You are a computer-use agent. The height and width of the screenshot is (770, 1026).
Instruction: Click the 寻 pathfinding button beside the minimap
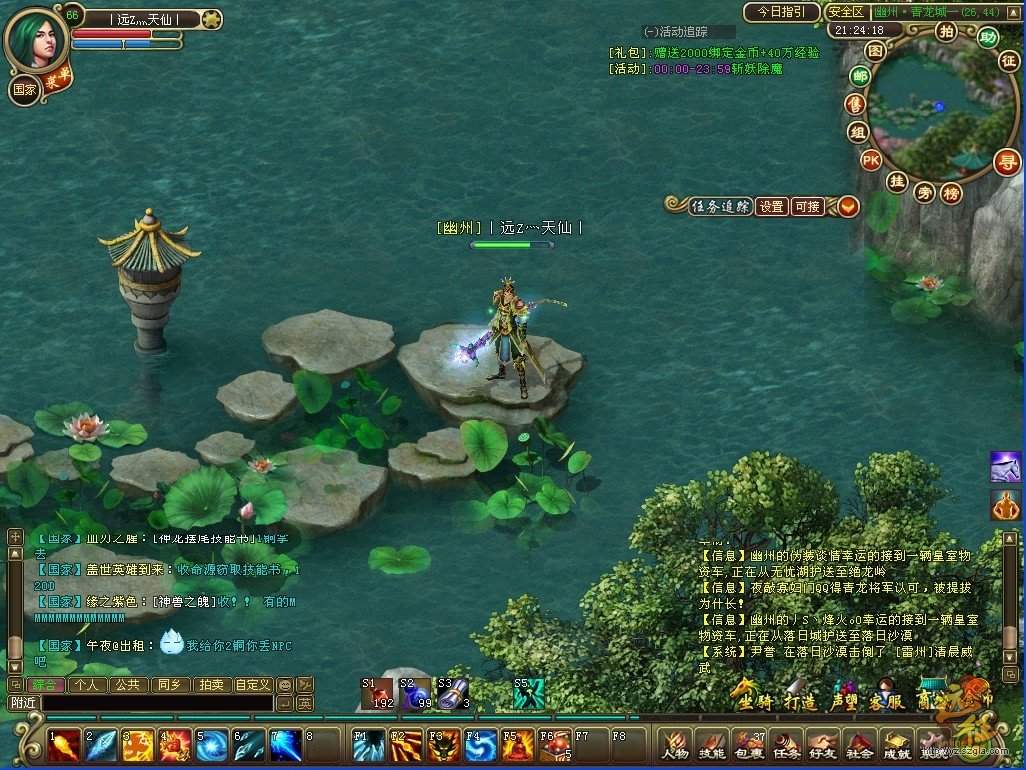pos(1006,162)
